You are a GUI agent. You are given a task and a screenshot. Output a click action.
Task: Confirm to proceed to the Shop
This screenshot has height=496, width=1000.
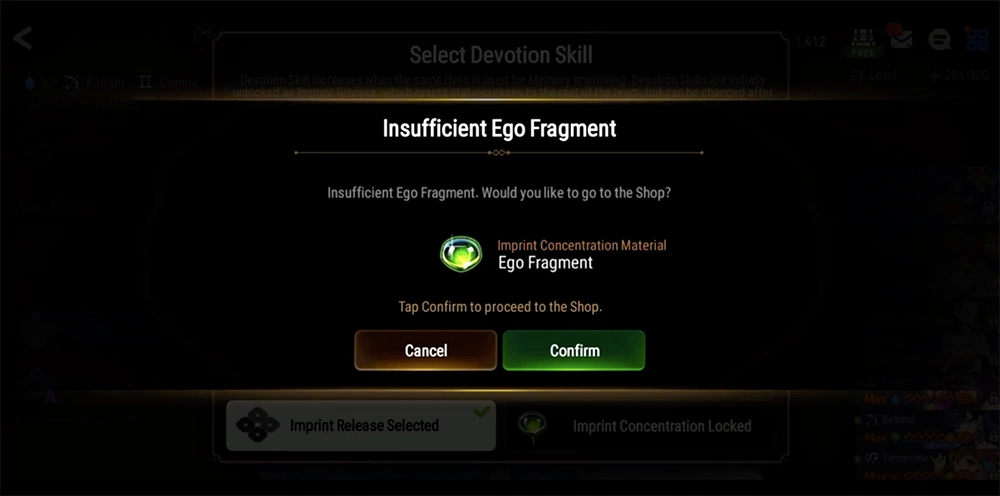pyautogui.click(x=574, y=350)
